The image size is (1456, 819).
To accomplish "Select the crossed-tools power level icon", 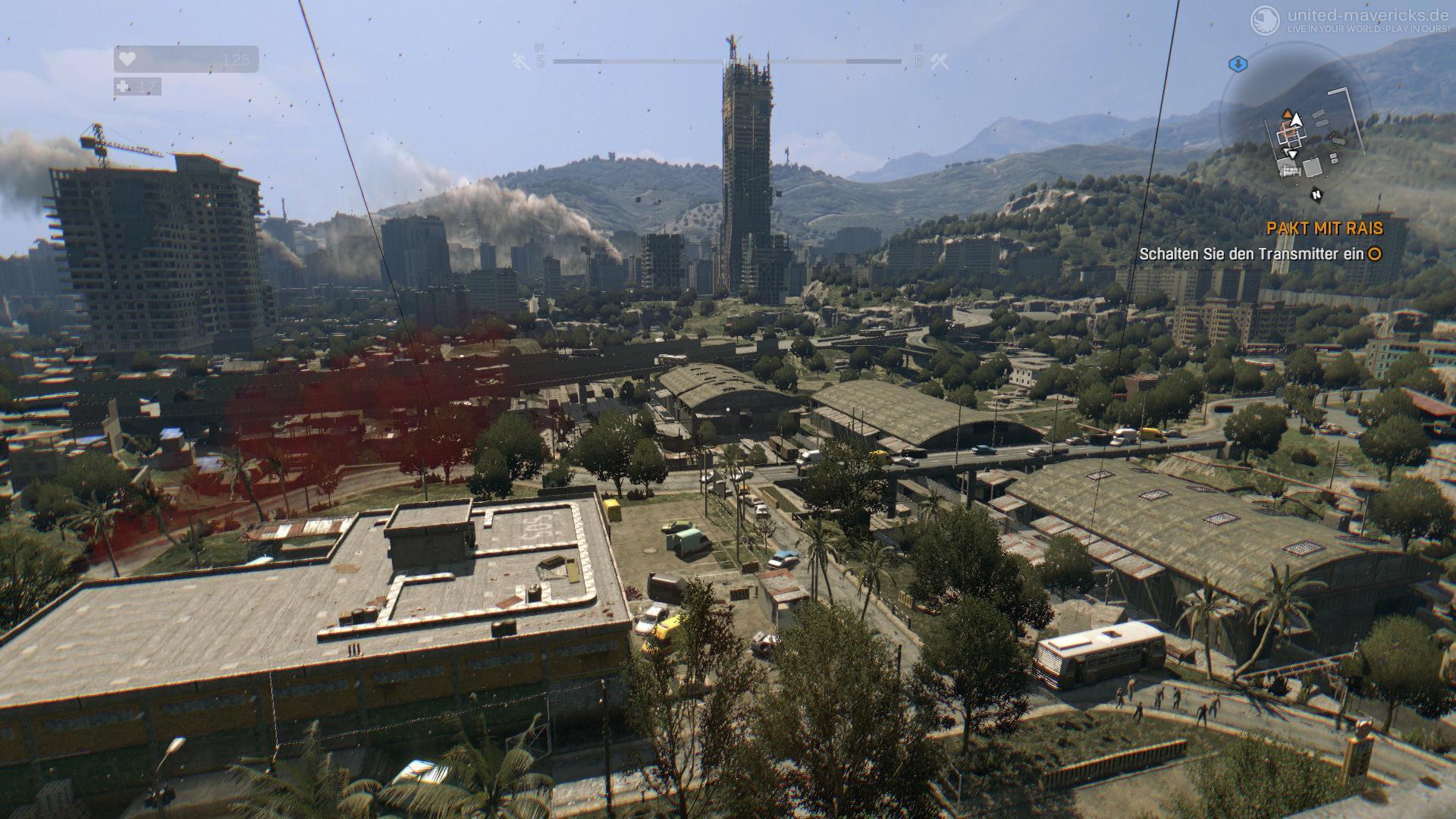I will tap(940, 61).
